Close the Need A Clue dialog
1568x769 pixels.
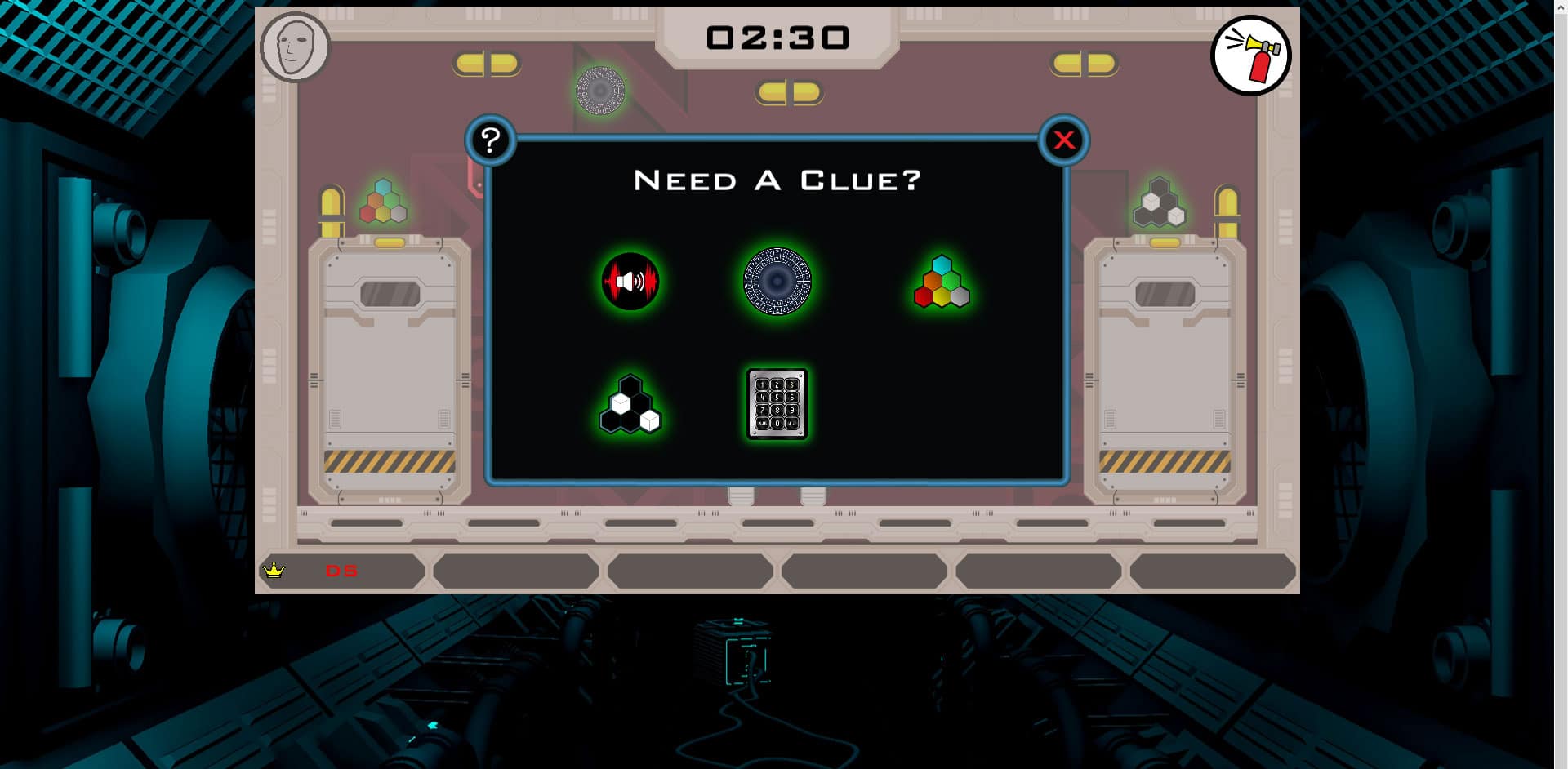[1063, 140]
